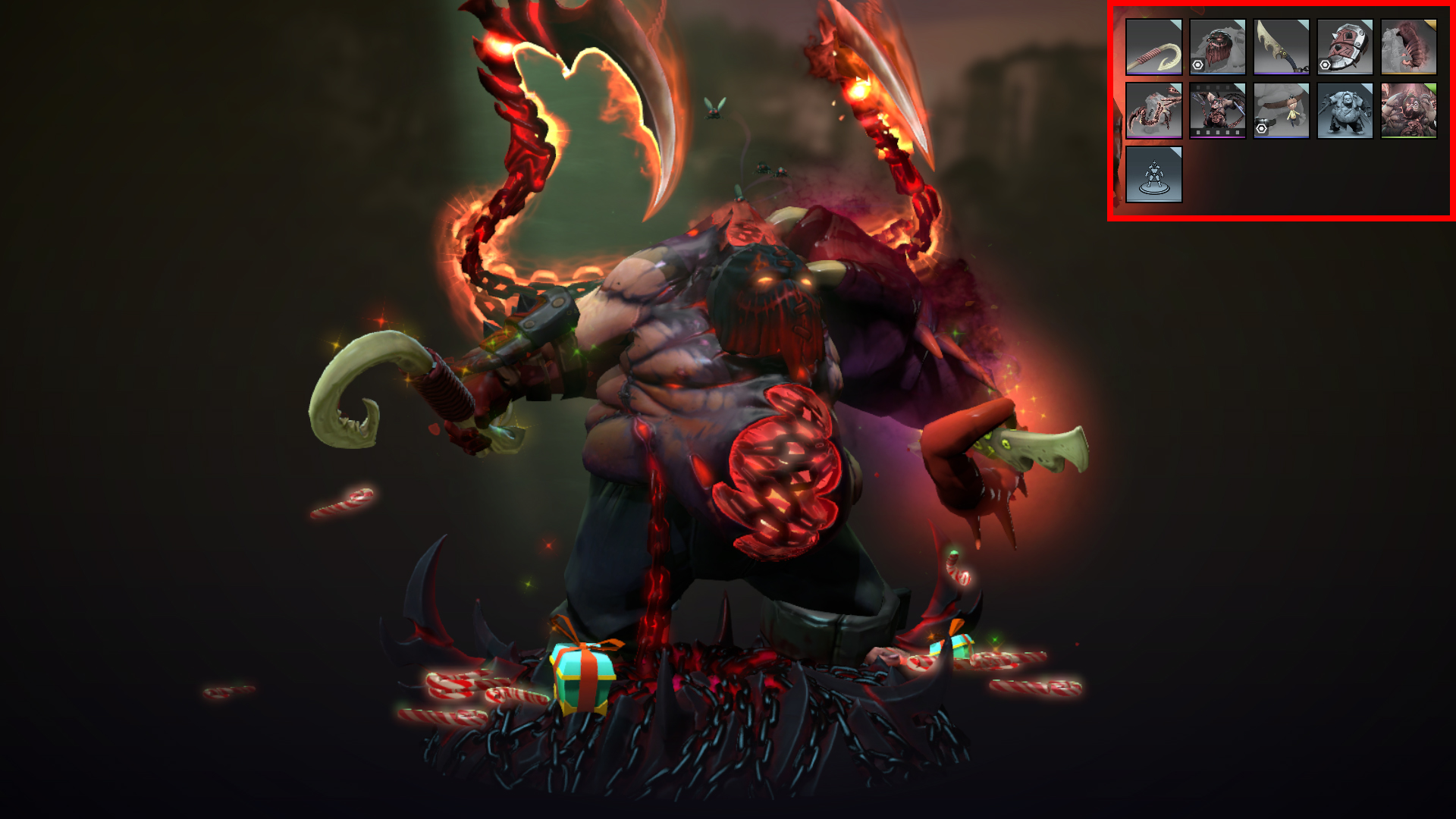
Task: Select the equipped hook item in top-left slot
Action: [1154, 45]
